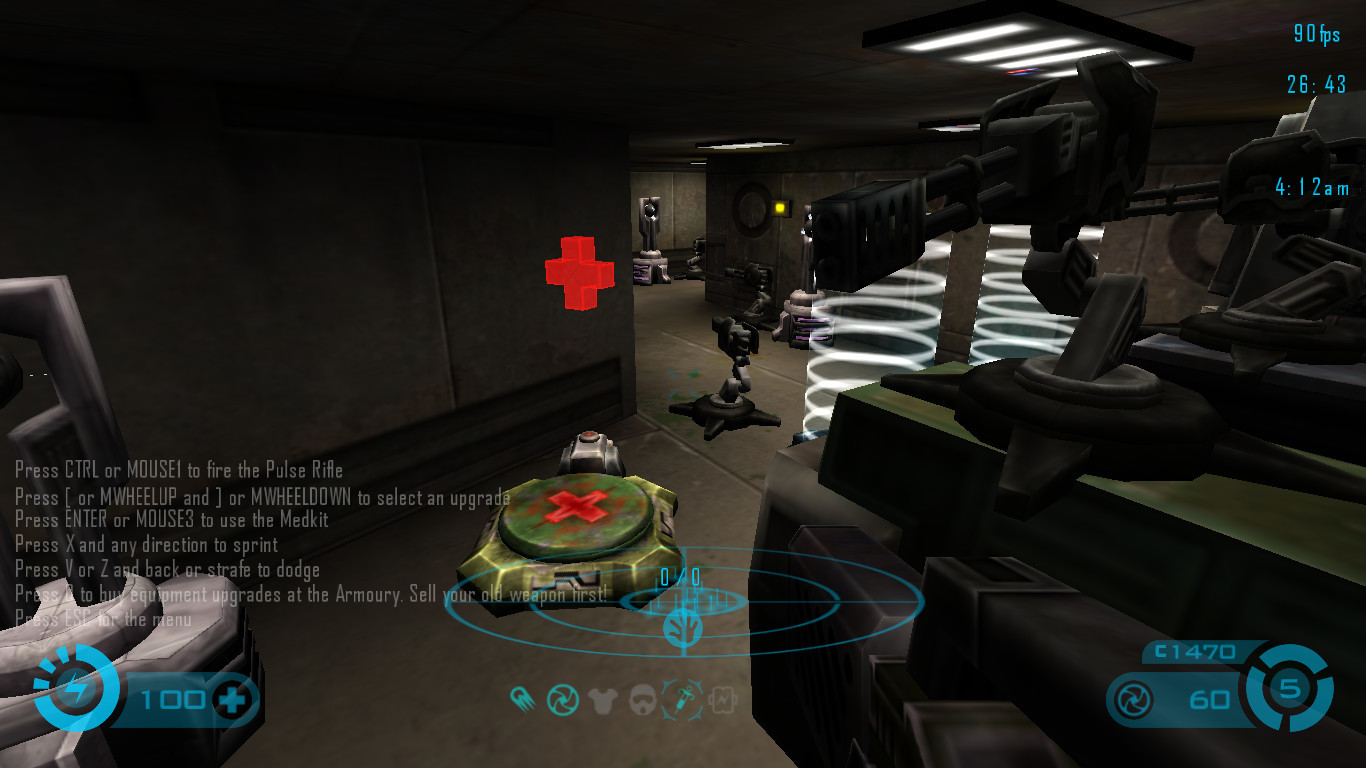Select the greyed-out battery pack icon

722,700
